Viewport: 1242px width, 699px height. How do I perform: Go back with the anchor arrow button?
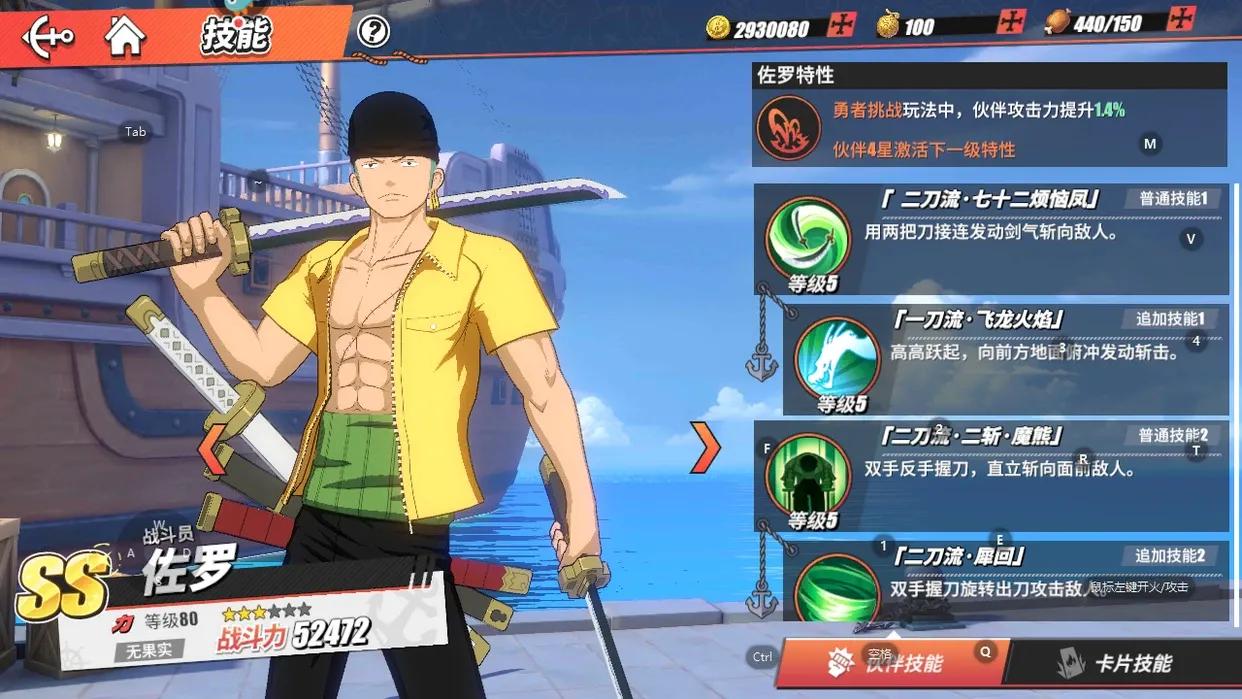click(47, 37)
